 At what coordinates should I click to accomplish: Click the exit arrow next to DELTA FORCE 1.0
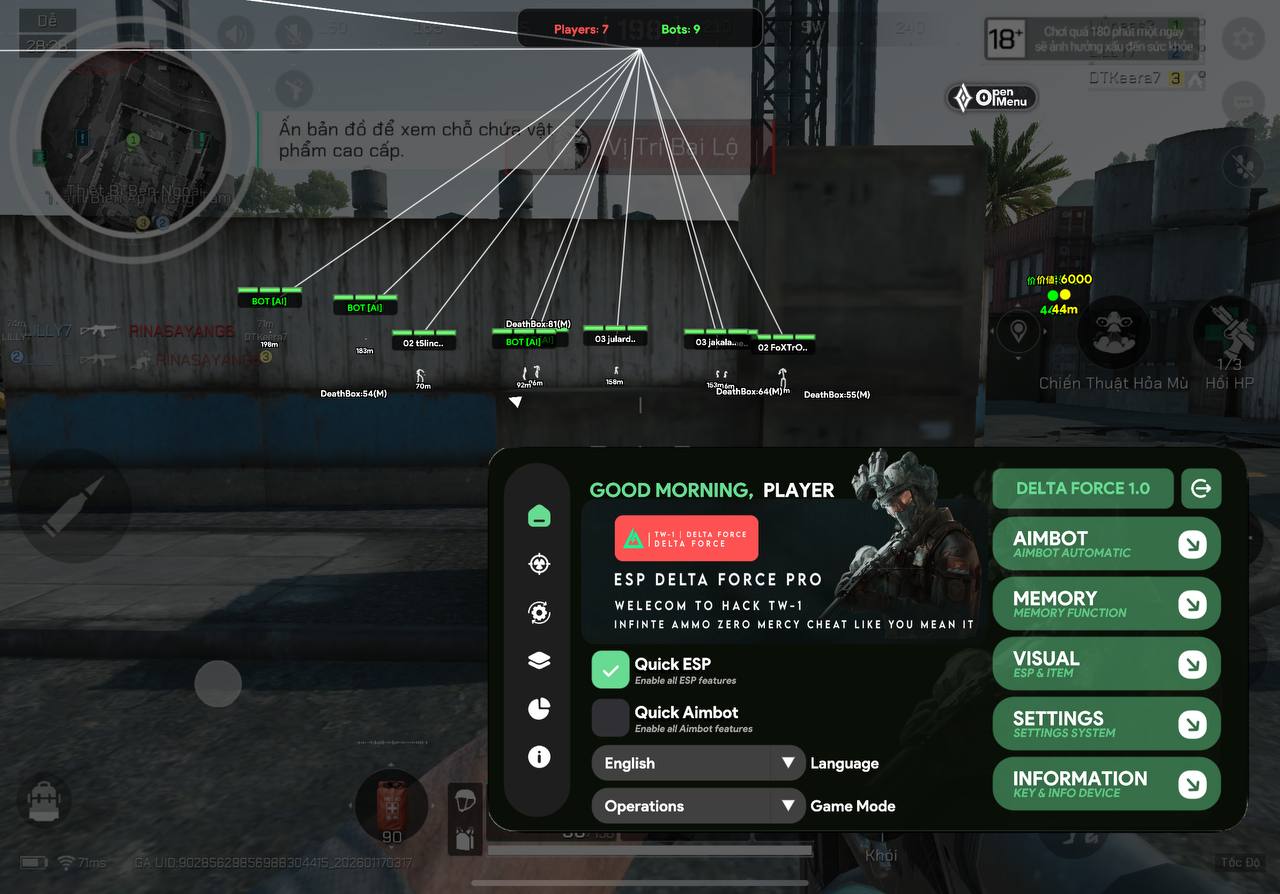(1201, 488)
